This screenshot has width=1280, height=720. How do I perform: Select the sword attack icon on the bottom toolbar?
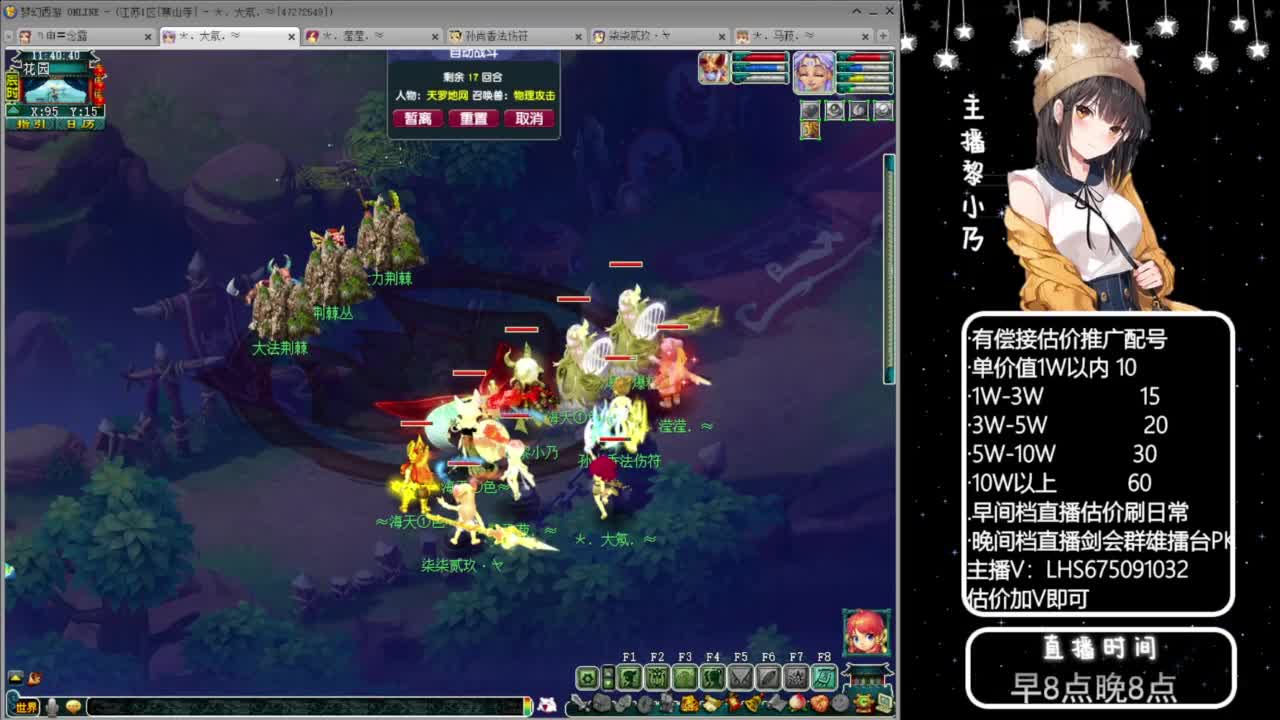tap(580, 703)
